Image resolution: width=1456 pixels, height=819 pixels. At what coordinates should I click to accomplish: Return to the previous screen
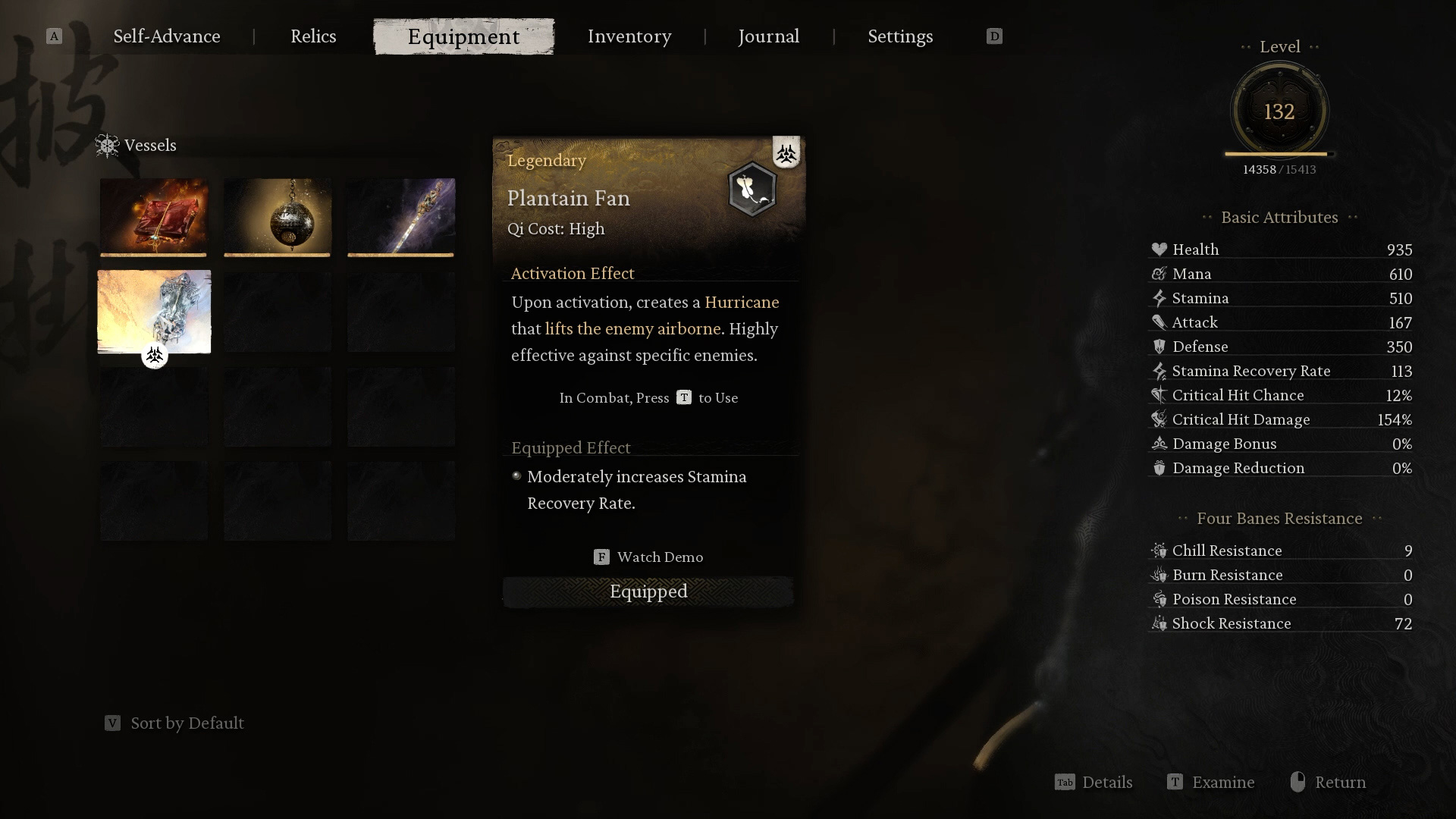[x=1329, y=783]
